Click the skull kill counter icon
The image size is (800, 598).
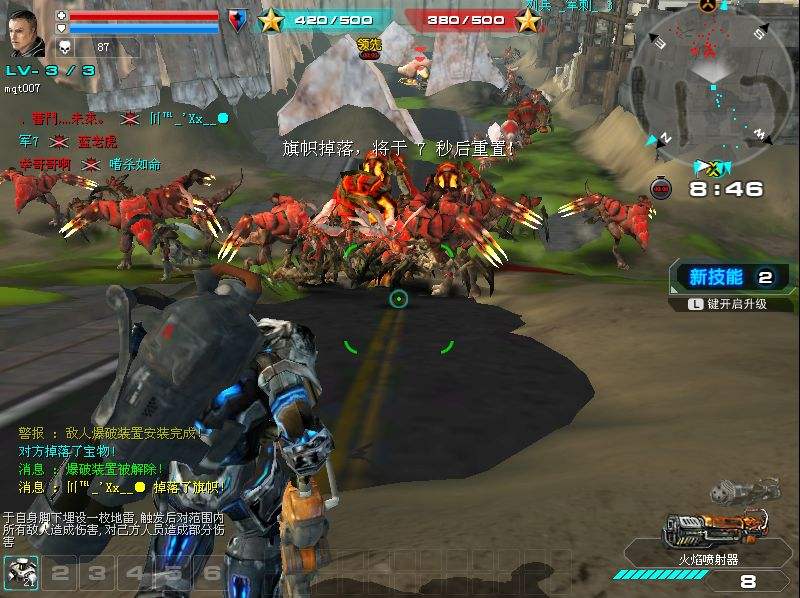(66, 46)
